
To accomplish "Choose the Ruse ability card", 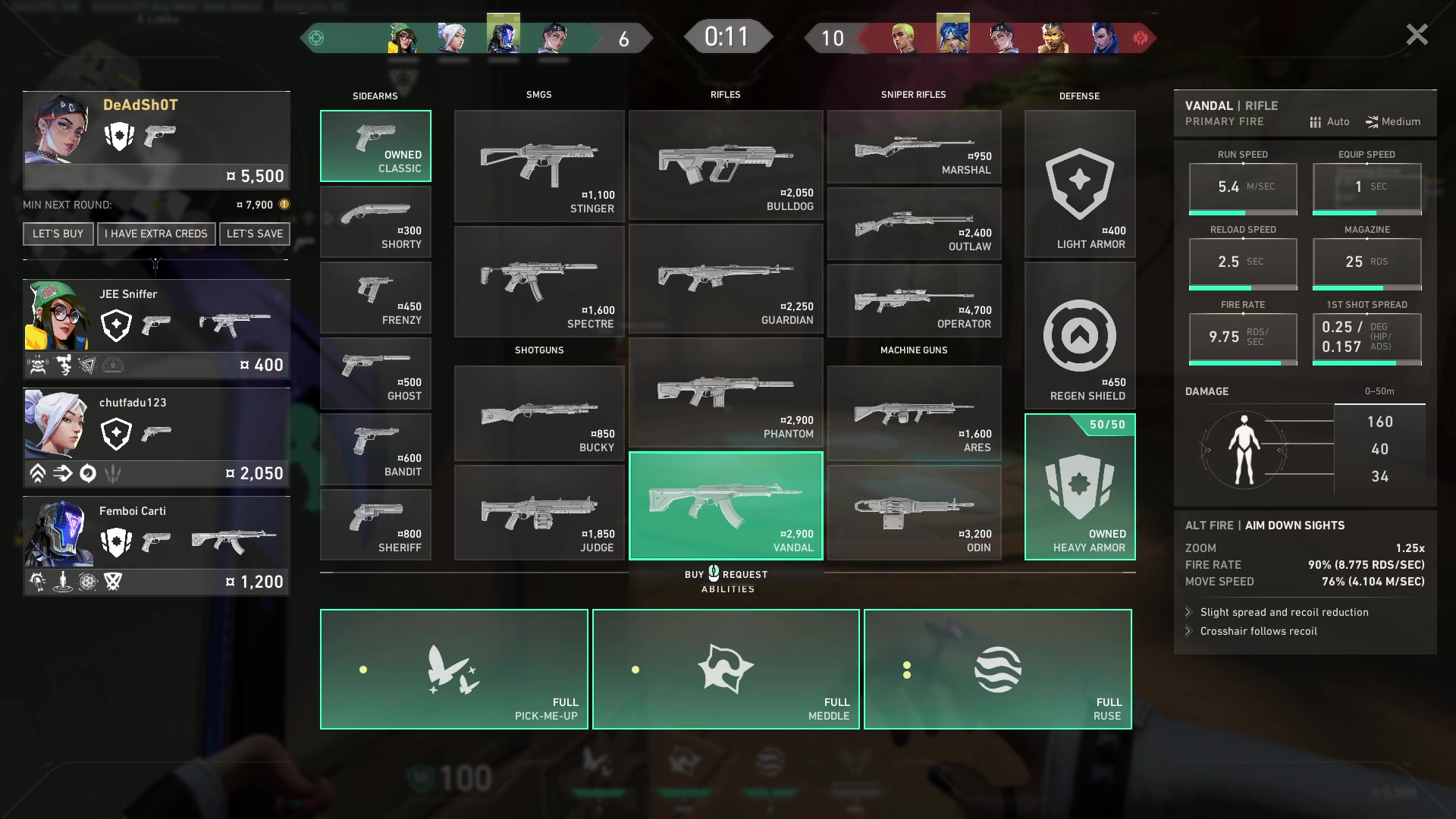I will coord(997,669).
